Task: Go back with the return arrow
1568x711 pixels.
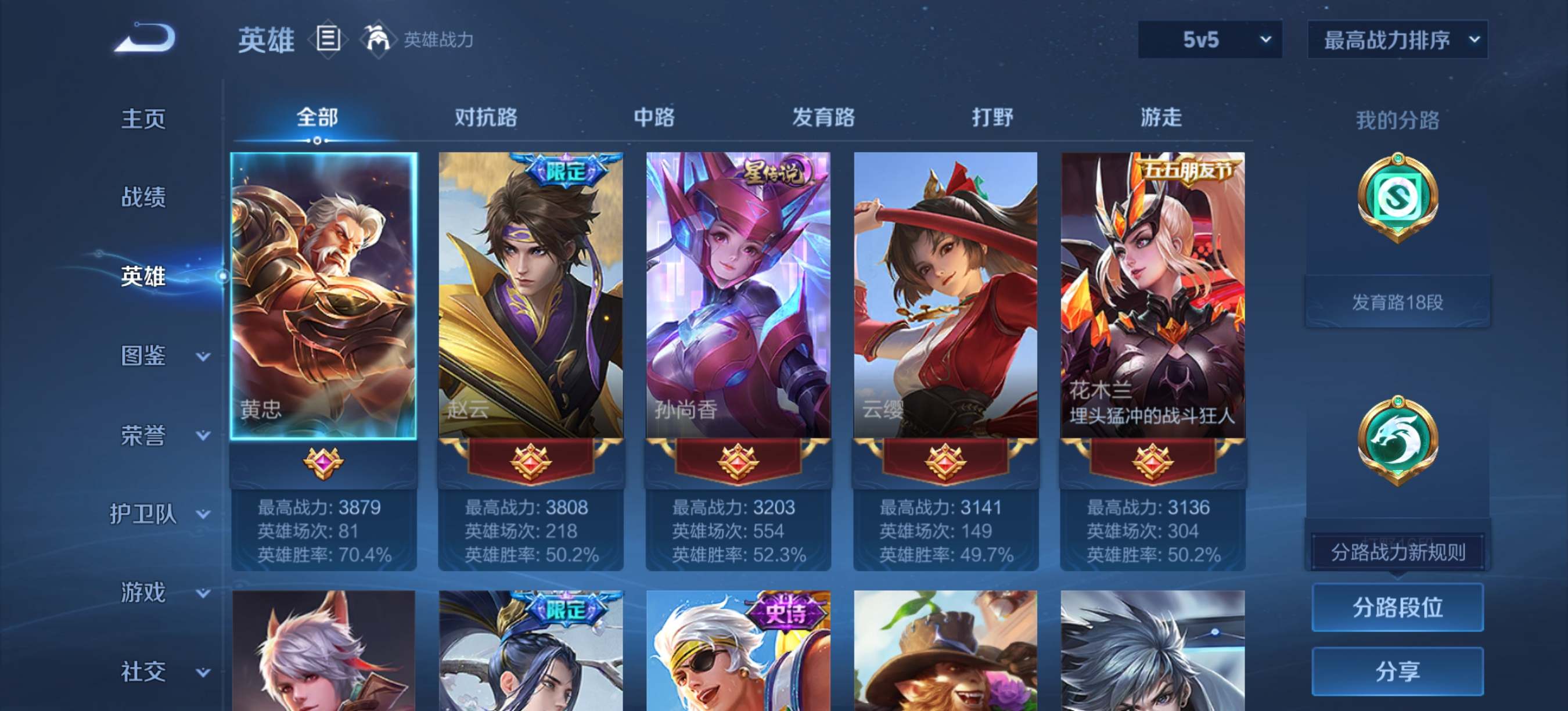Action: [146, 38]
